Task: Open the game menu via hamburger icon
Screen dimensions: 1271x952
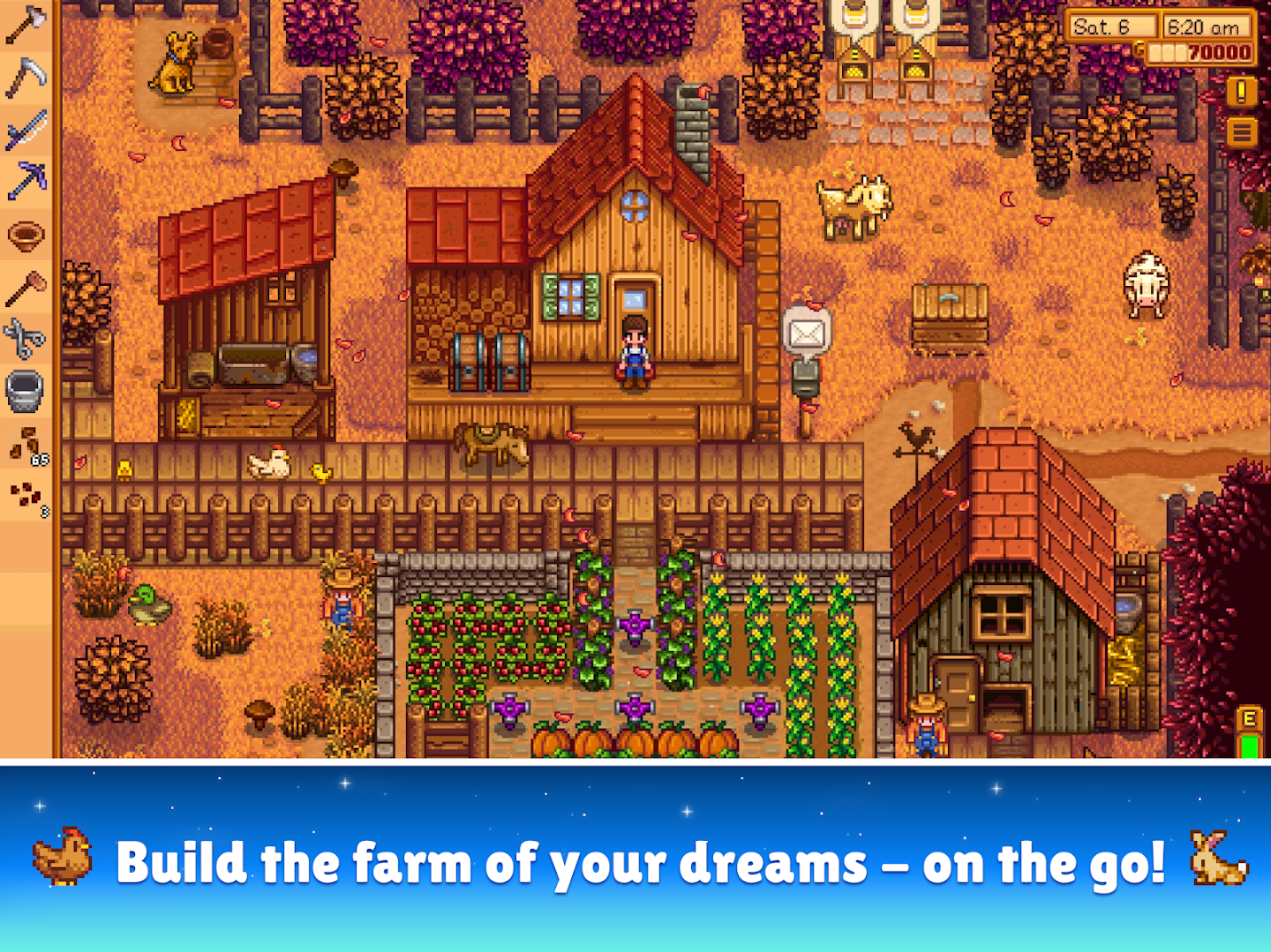Action: tap(1240, 132)
